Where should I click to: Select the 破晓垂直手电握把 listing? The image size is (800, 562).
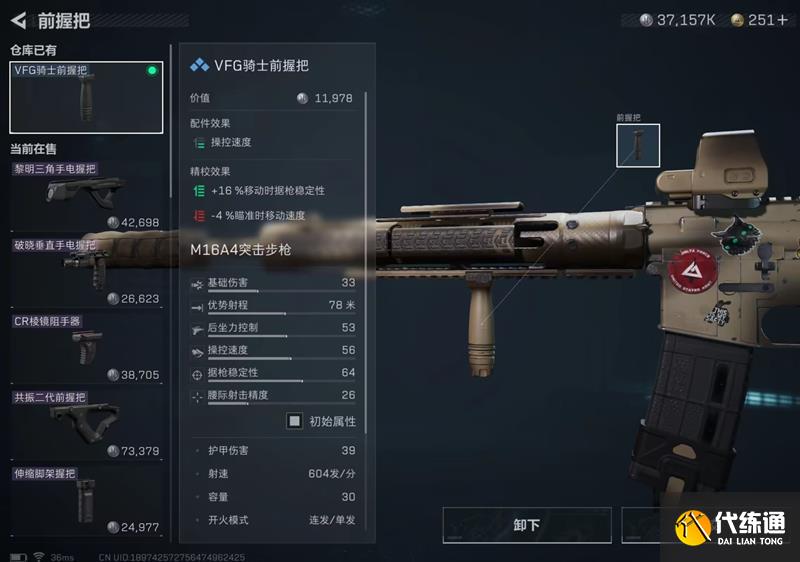(x=85, y=272)
